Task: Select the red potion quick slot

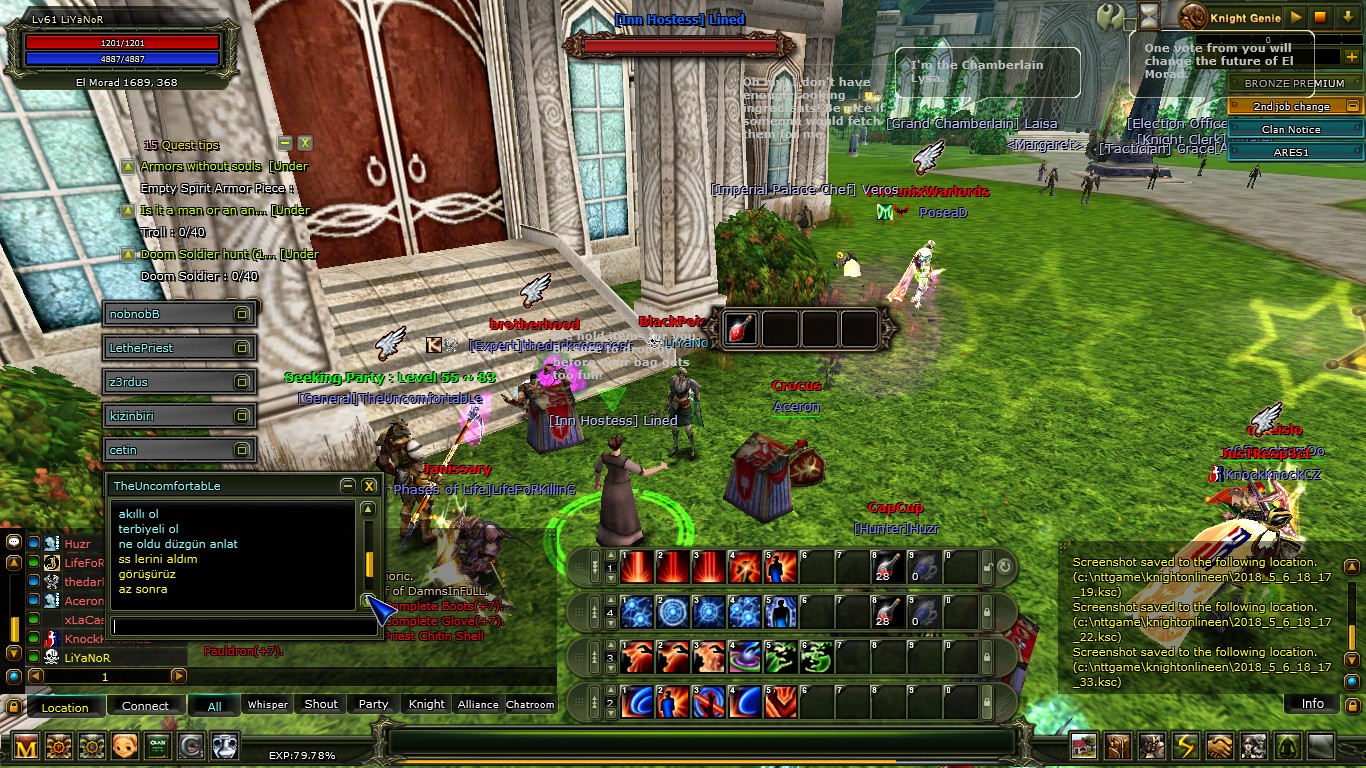Action: tap(740, 328)
